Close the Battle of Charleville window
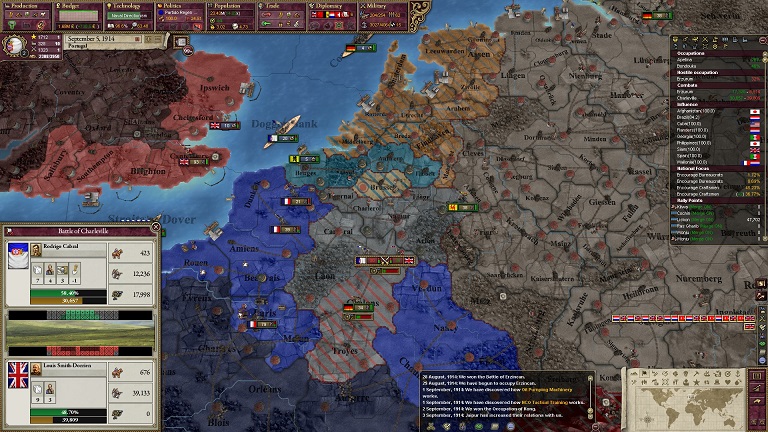Viewport: 768px width, 432px height. pos(155,228)
